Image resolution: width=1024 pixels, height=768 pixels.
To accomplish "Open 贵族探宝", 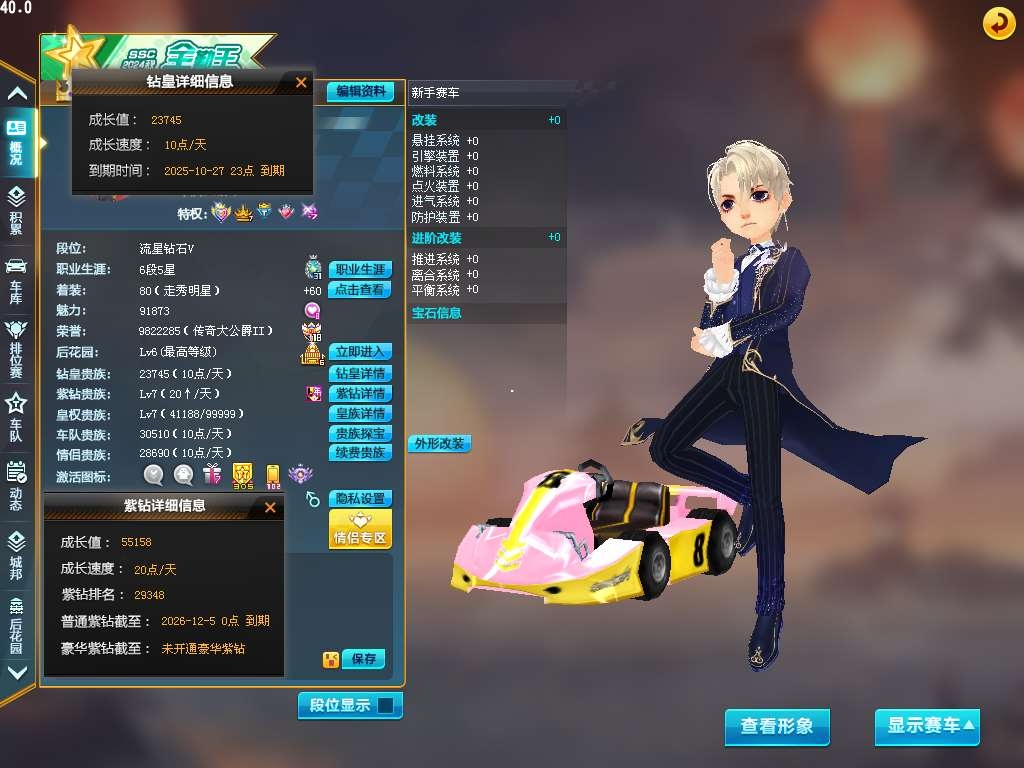I will [359, 434].
